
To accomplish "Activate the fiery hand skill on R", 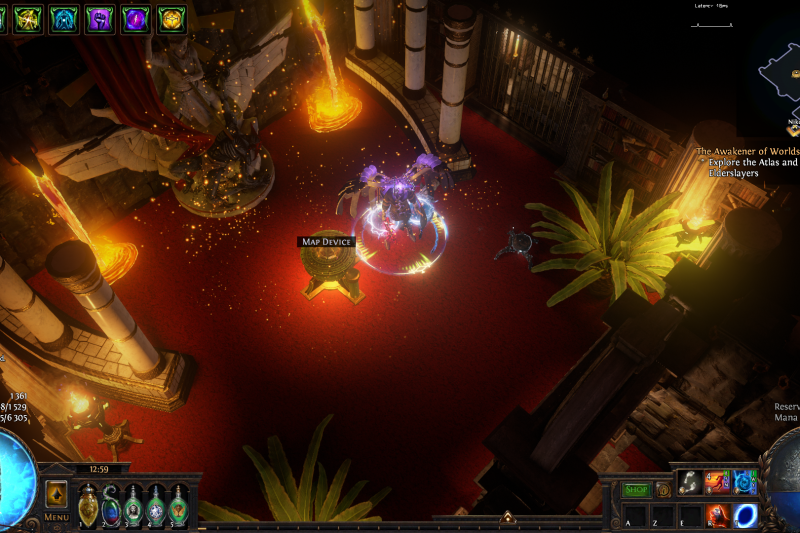I will point(717,515).
